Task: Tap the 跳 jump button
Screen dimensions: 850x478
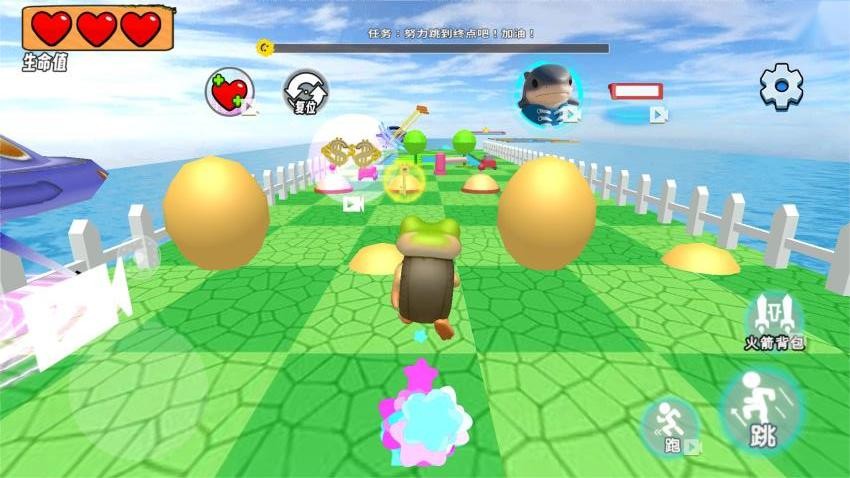Action: point(761,410)
